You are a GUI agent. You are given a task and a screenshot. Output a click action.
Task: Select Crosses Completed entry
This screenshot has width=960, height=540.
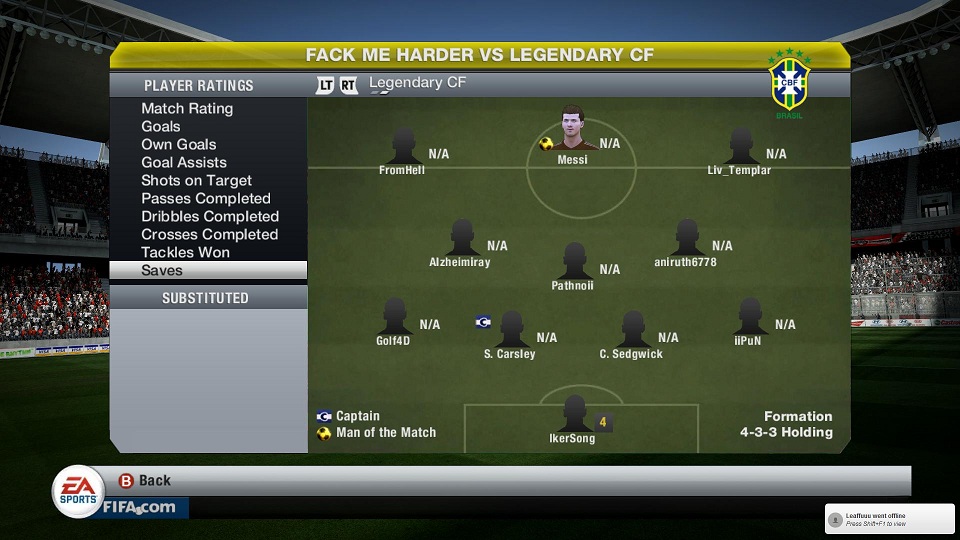(x=209, y=235)
